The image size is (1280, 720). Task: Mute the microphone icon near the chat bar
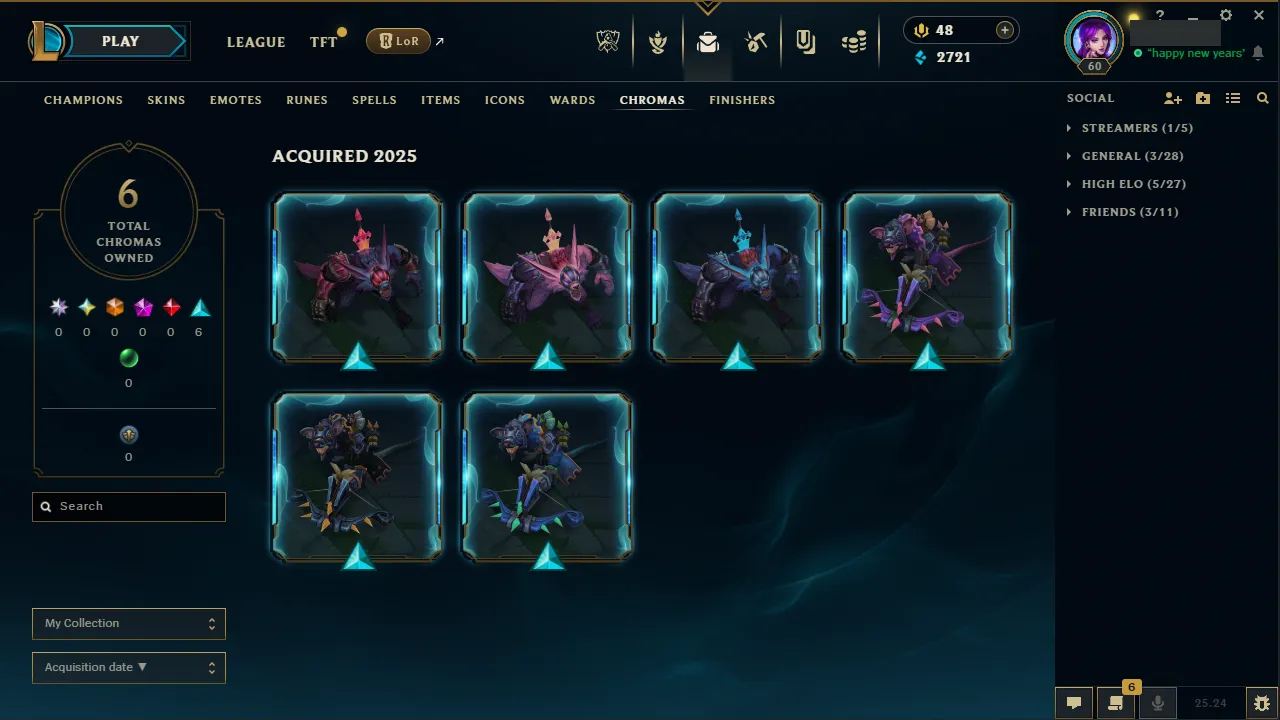(x=1157, y=702)
